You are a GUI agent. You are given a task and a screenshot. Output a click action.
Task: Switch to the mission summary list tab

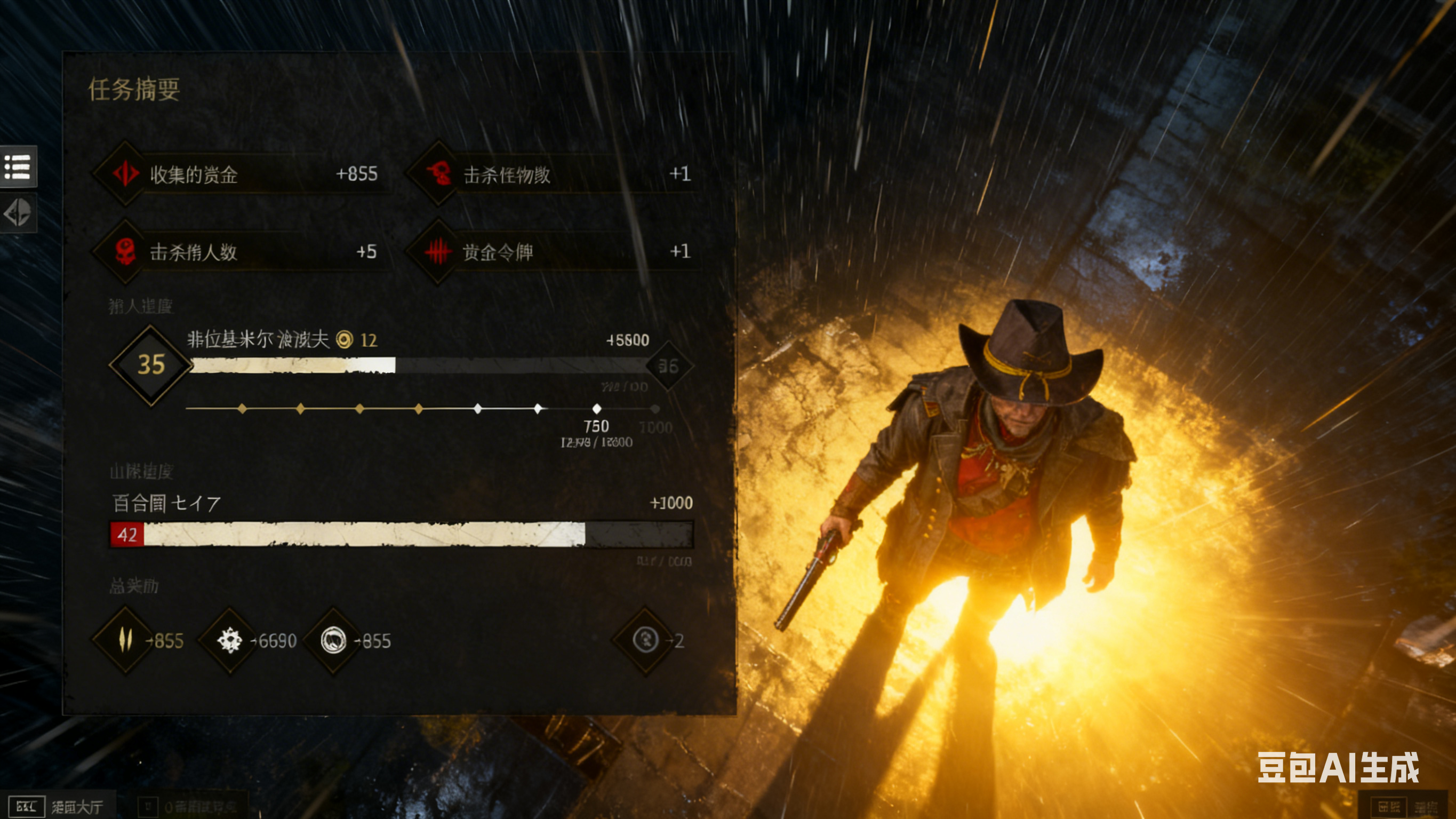click(18, 167)
